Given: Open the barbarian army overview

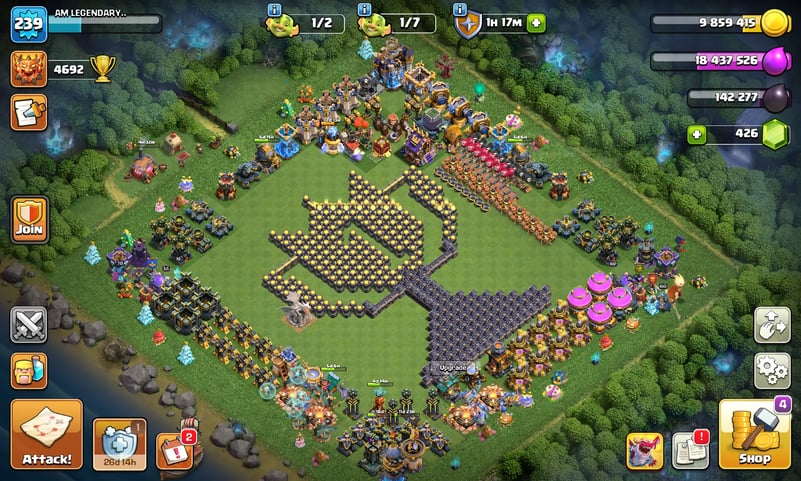Looking at the screenshot, I should 29,371.
